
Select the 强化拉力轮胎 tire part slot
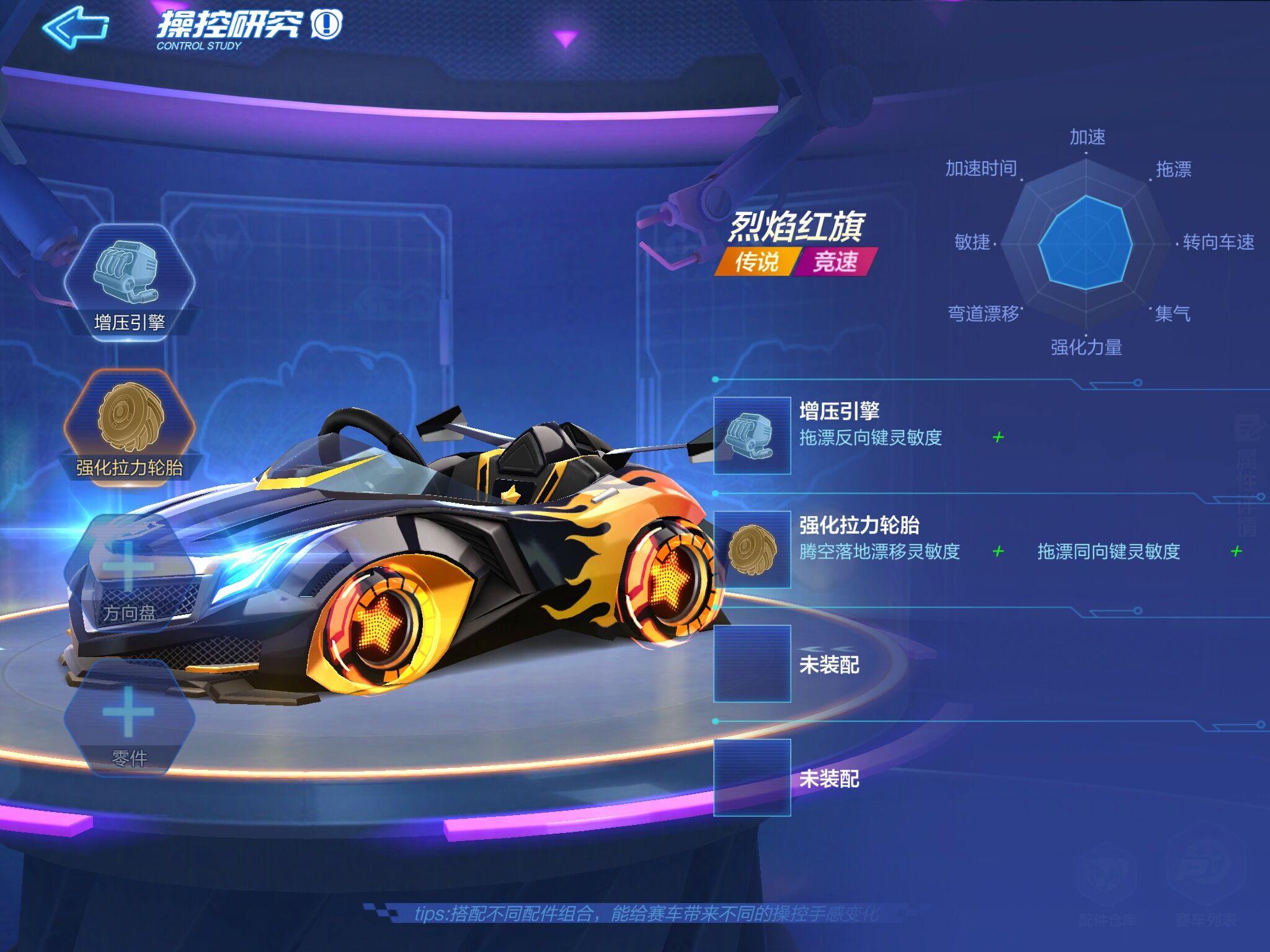click(129, 421)
